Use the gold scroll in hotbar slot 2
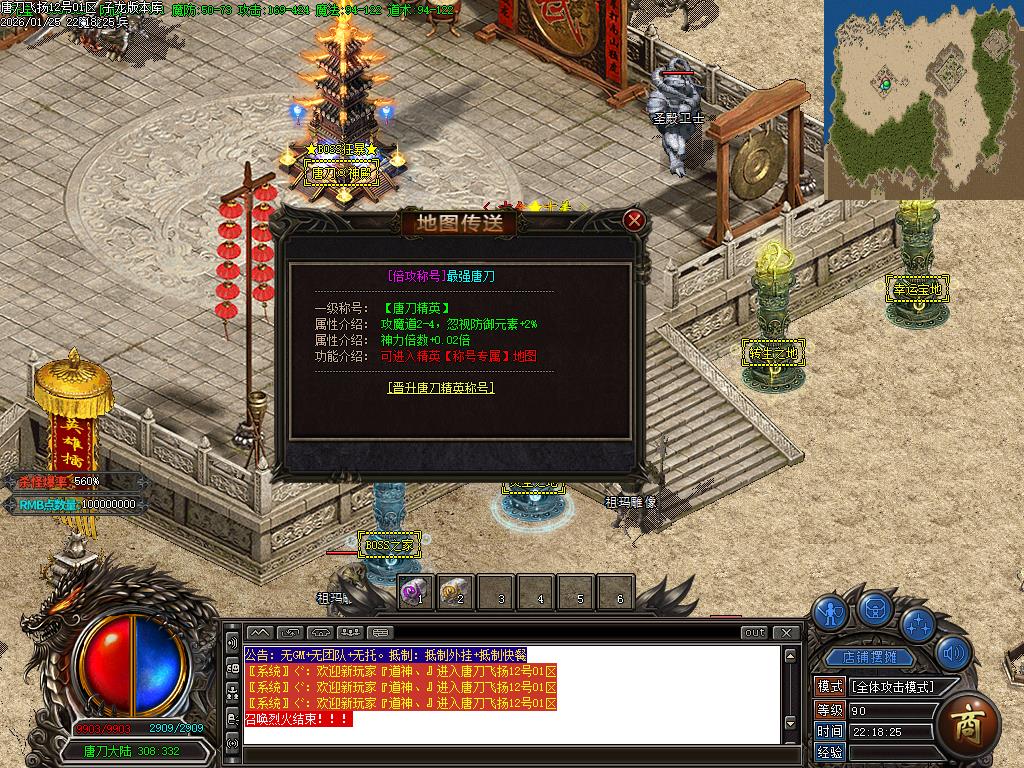This screenshot has height=768, width=1024. click(455, 592)
